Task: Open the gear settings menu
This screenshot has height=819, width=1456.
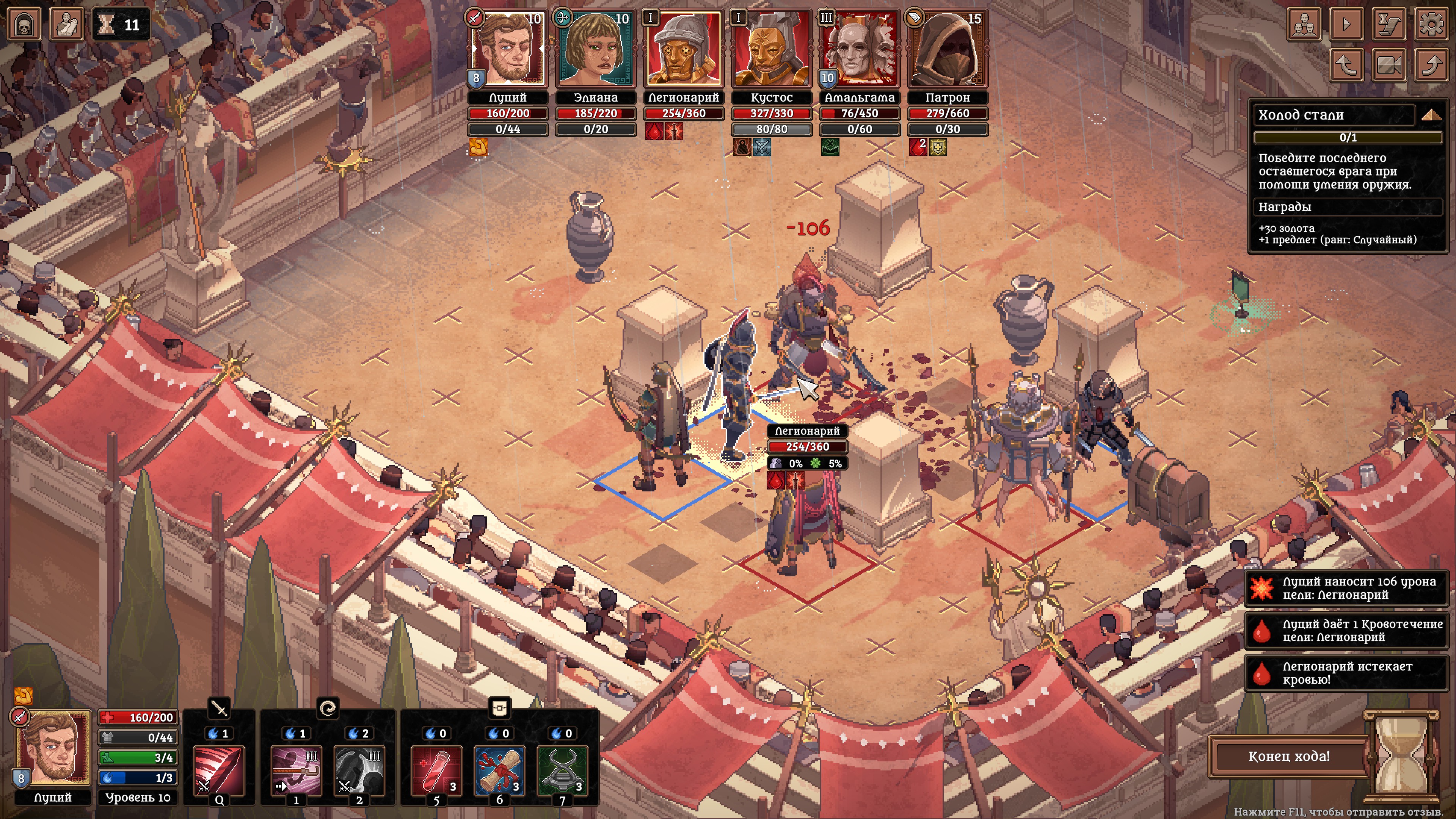Action: pos(1431,24)
